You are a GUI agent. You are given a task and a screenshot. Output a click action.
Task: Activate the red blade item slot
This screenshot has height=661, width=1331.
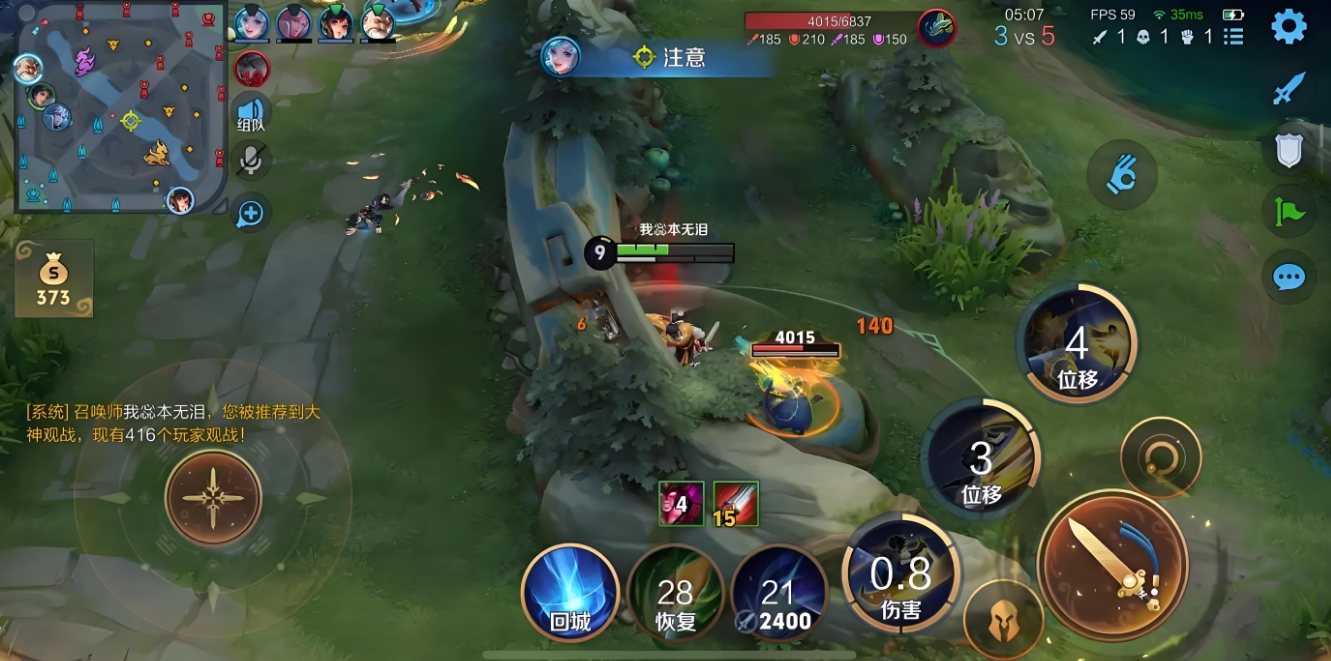[x=736, y=503]
